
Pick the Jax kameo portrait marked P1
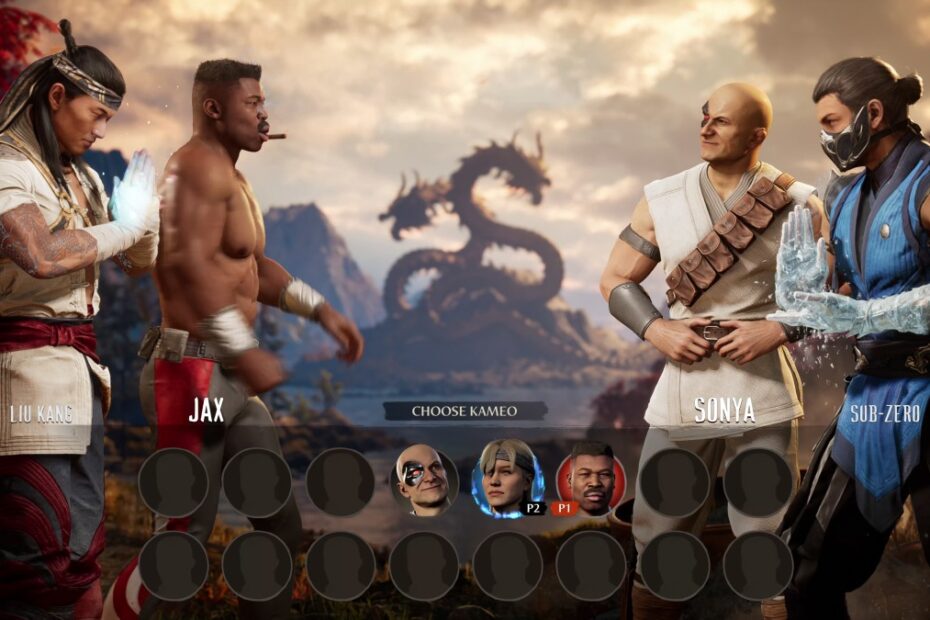coord(591,479)
